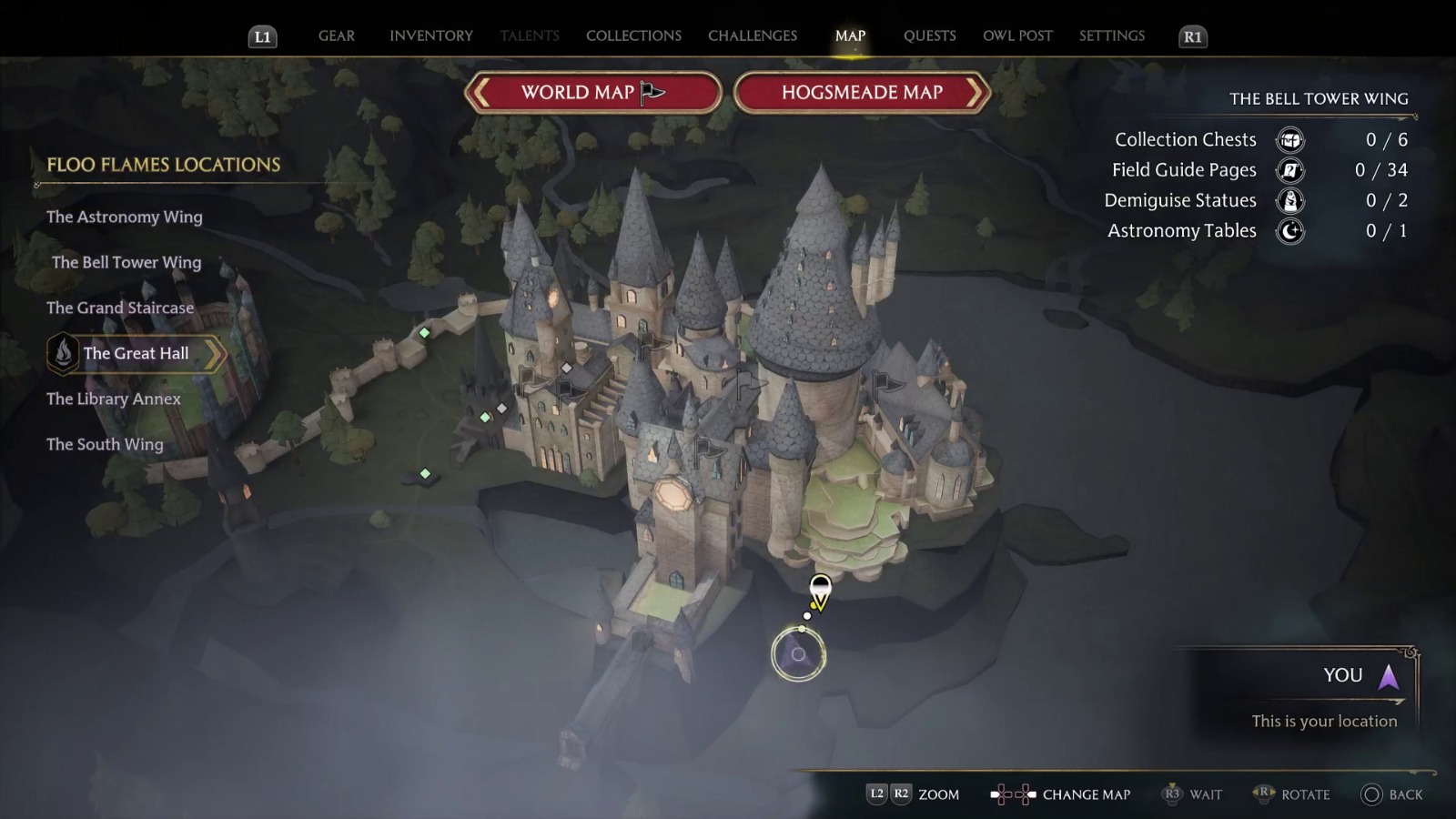Viewport: 1456px width, 819px height.
Task: Click the right chevron on HOGSMEADE MAP banner
Action: pos(976,93)
